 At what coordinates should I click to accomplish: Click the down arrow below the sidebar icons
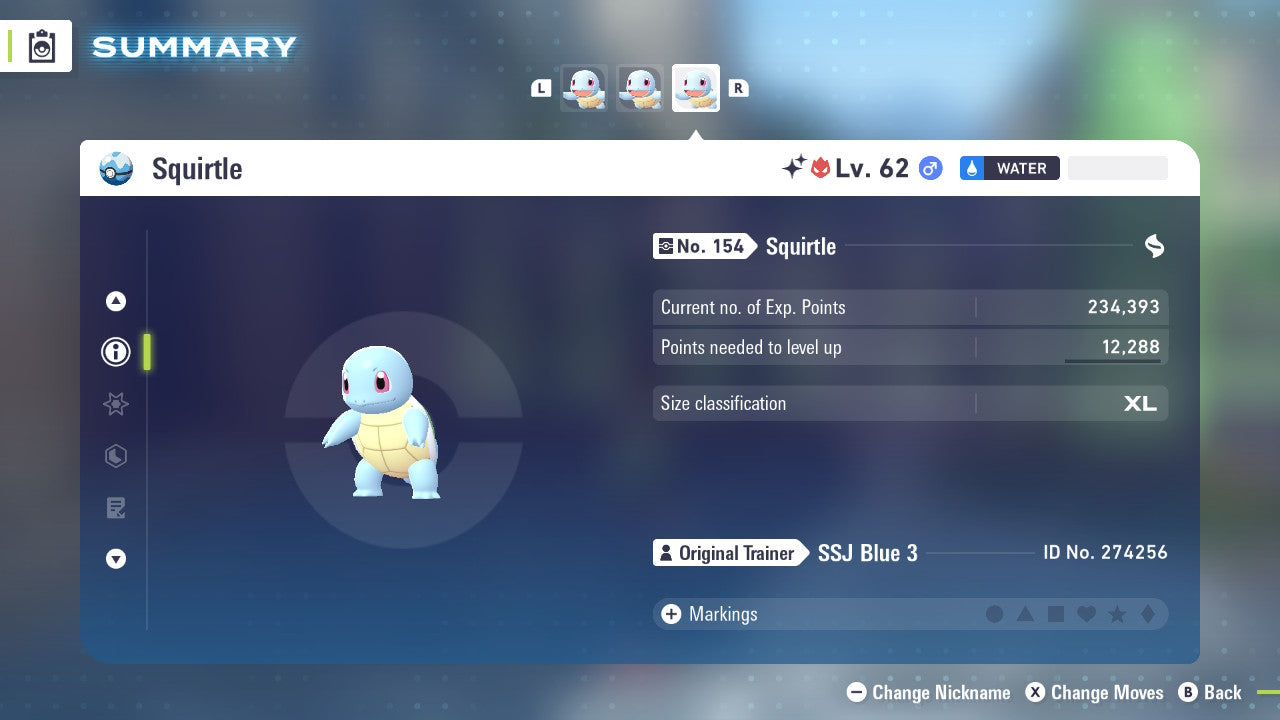coord(115,559)
